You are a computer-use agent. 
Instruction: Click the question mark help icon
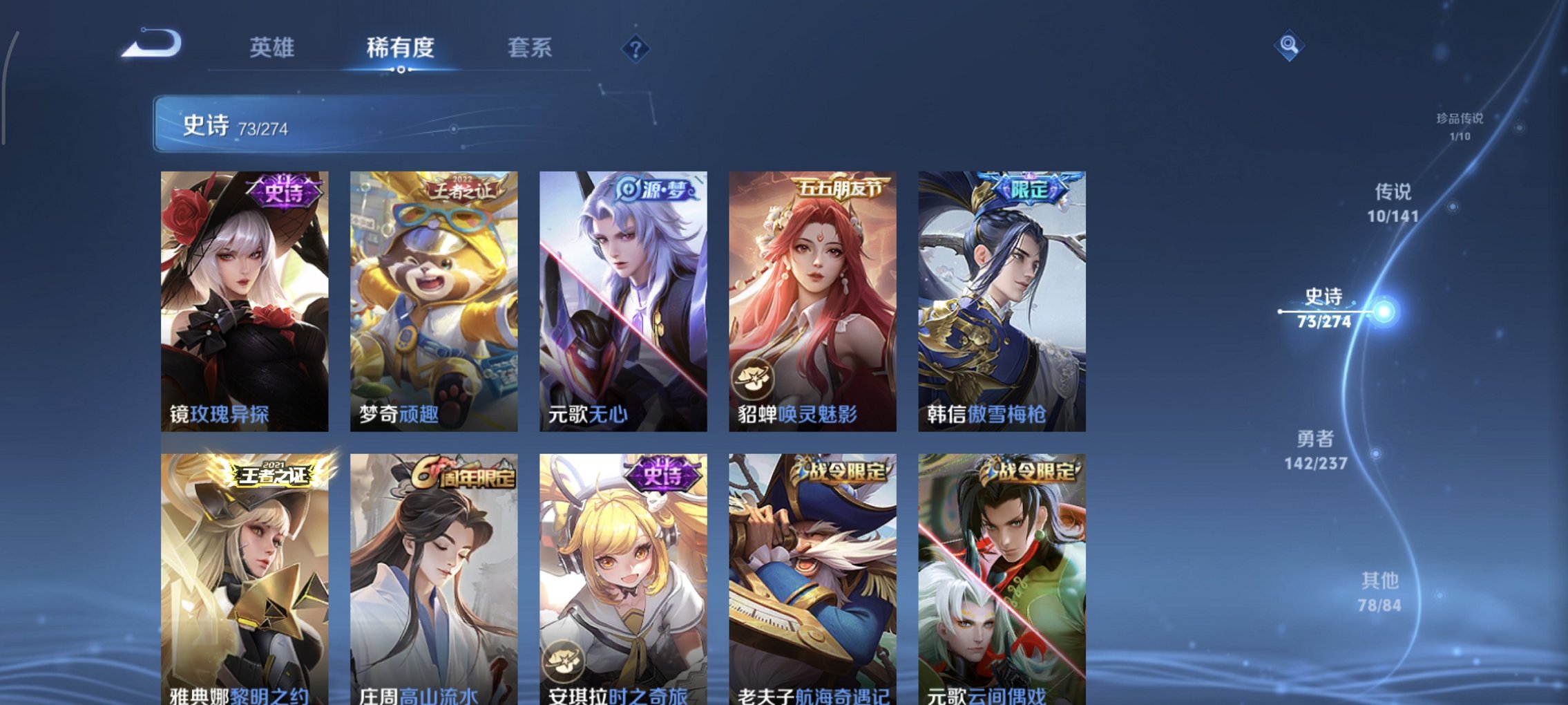point(637,48)
